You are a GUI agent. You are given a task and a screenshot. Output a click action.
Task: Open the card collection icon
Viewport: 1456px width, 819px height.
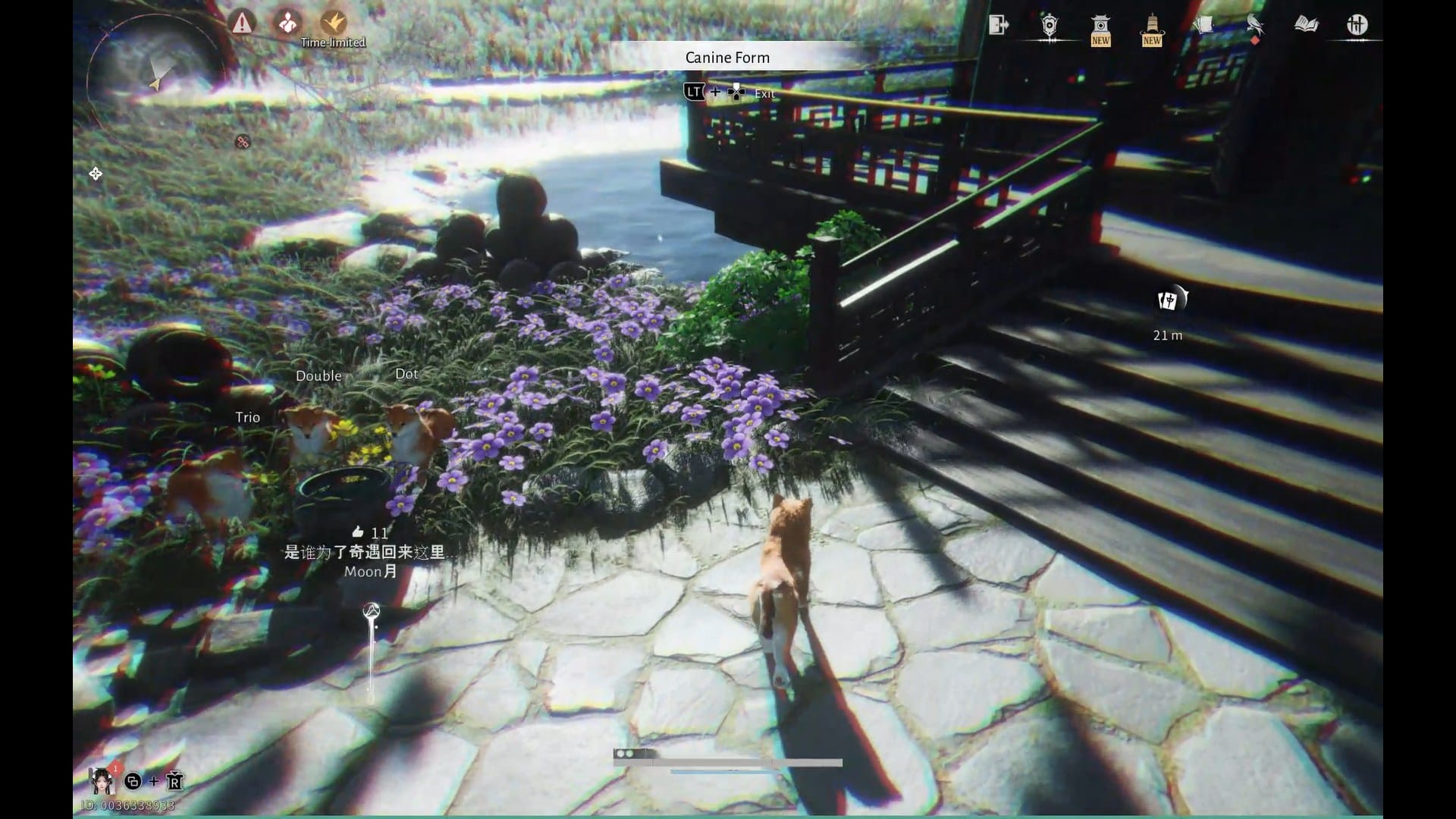coord(1203,24)
